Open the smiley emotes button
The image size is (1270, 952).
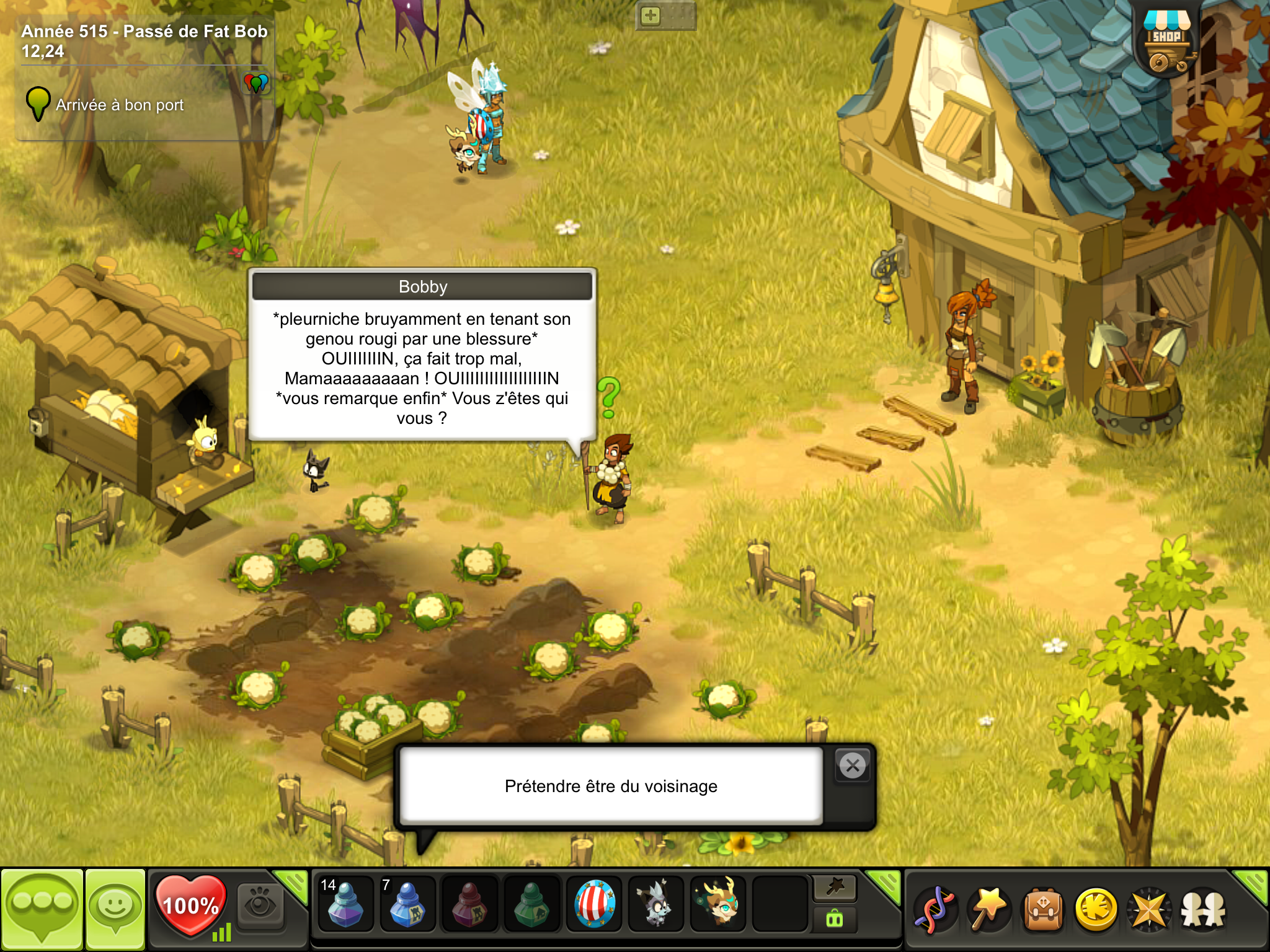(115, 909)
